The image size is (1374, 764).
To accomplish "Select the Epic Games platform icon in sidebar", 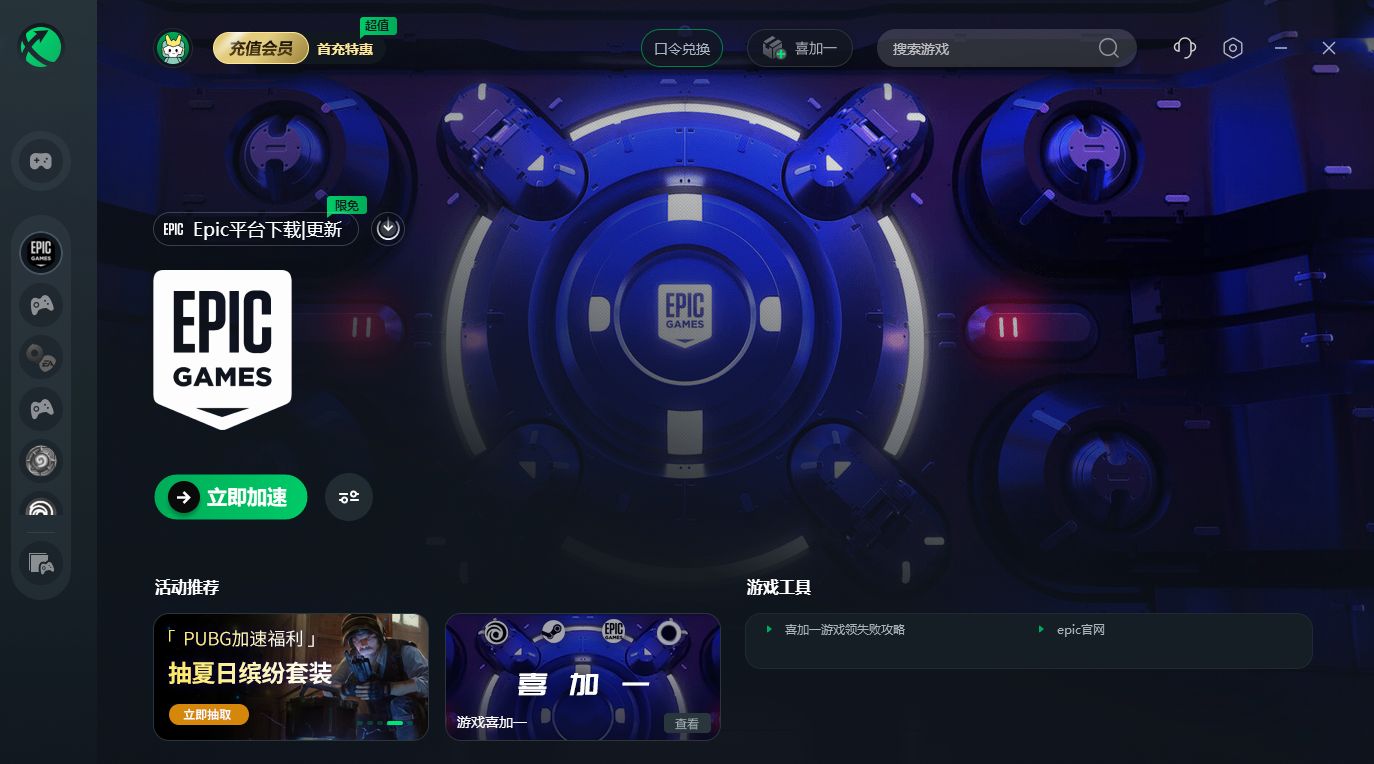I will coord(41,253).
